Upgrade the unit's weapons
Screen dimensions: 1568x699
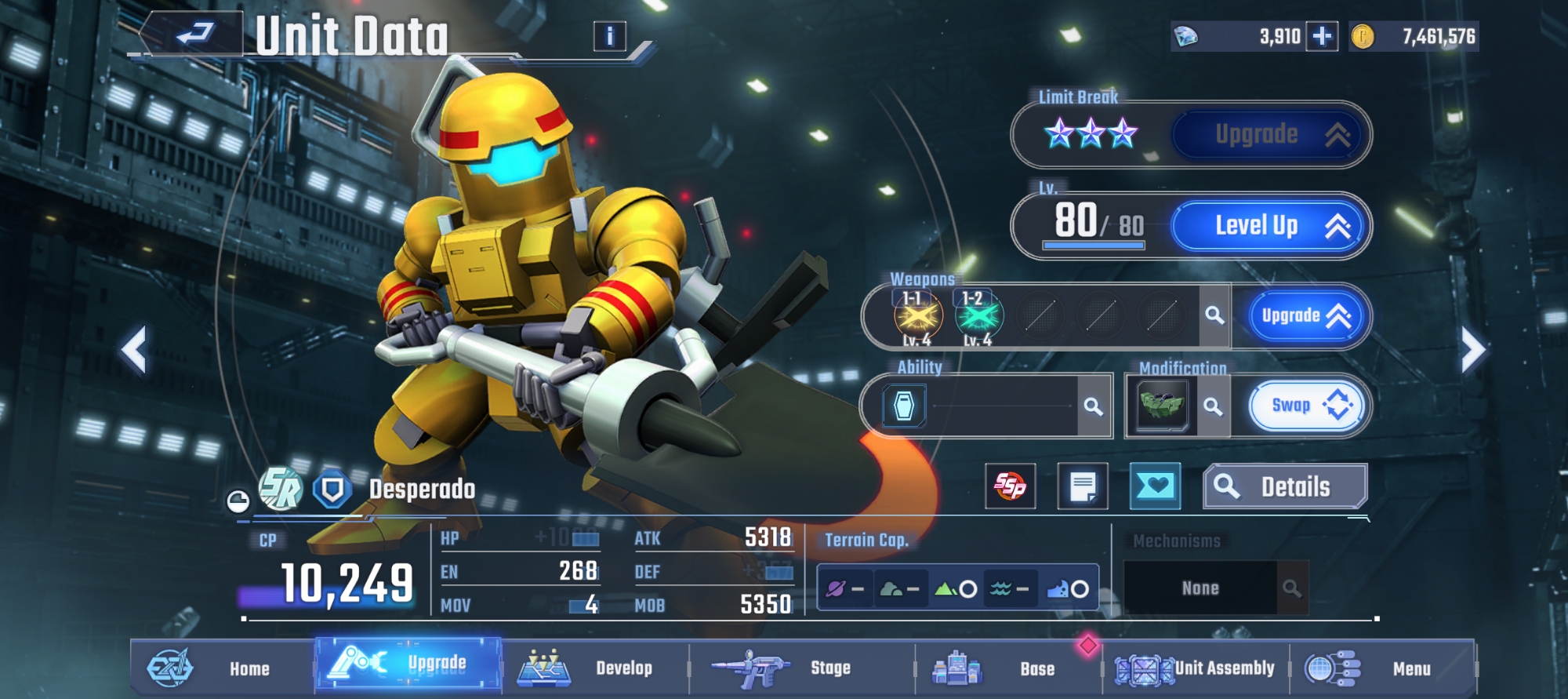[x=1305, y=316]
